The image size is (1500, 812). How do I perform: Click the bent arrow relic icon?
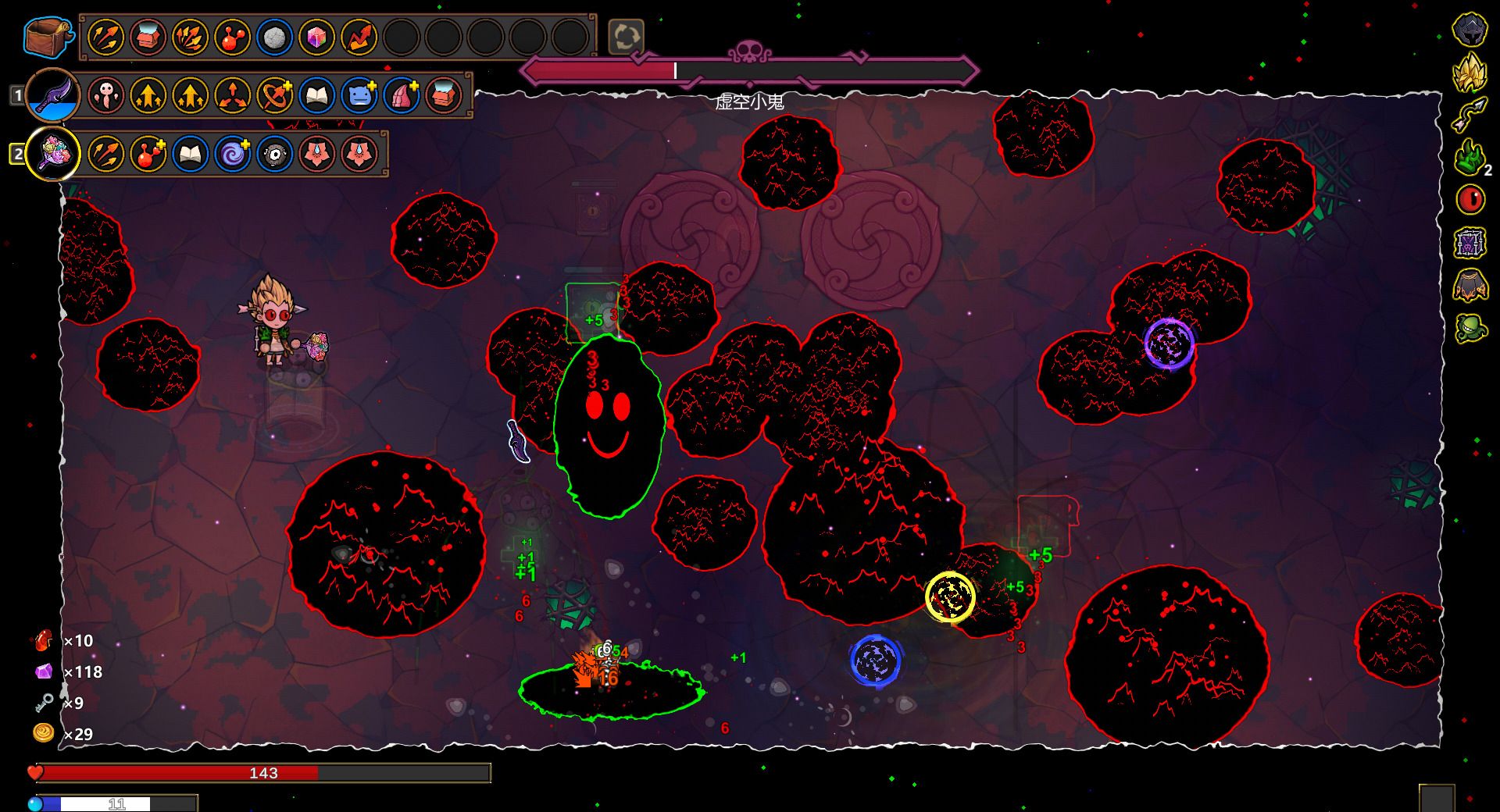[1470, 115]
